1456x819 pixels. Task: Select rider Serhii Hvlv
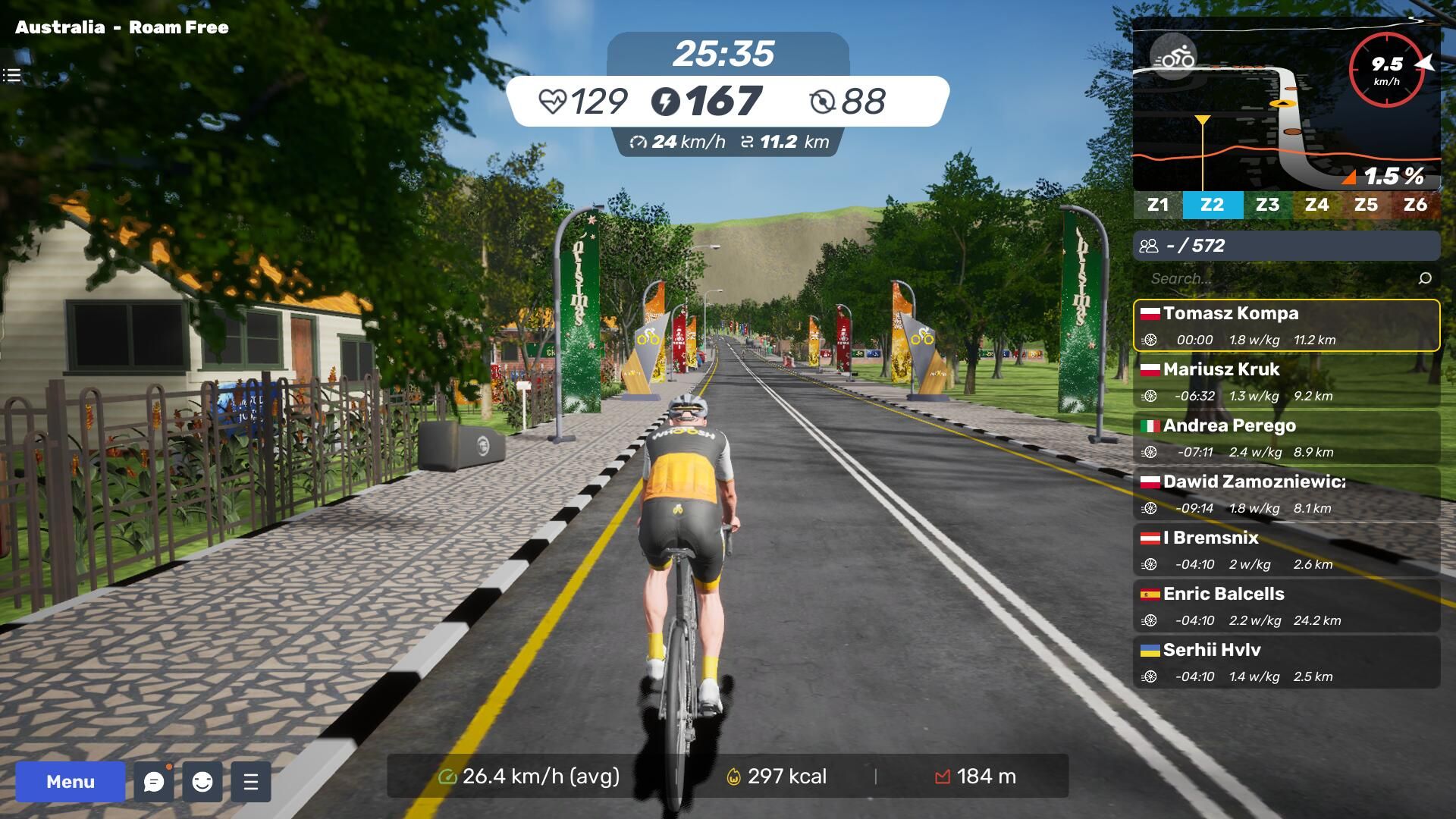[1286, 662]
